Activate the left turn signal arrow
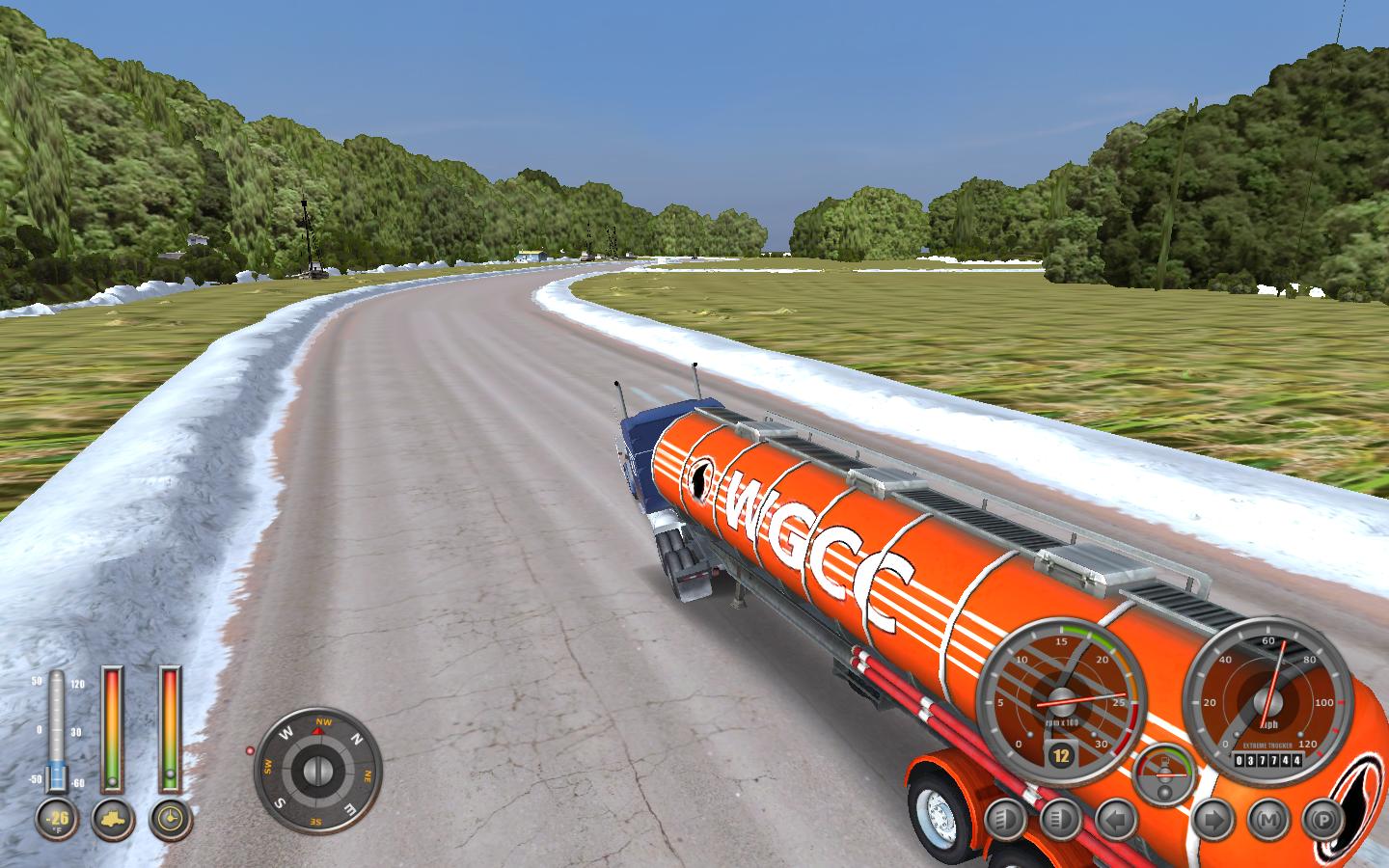The height and width of the screenshot is (868, 1389). (1116, 821)
